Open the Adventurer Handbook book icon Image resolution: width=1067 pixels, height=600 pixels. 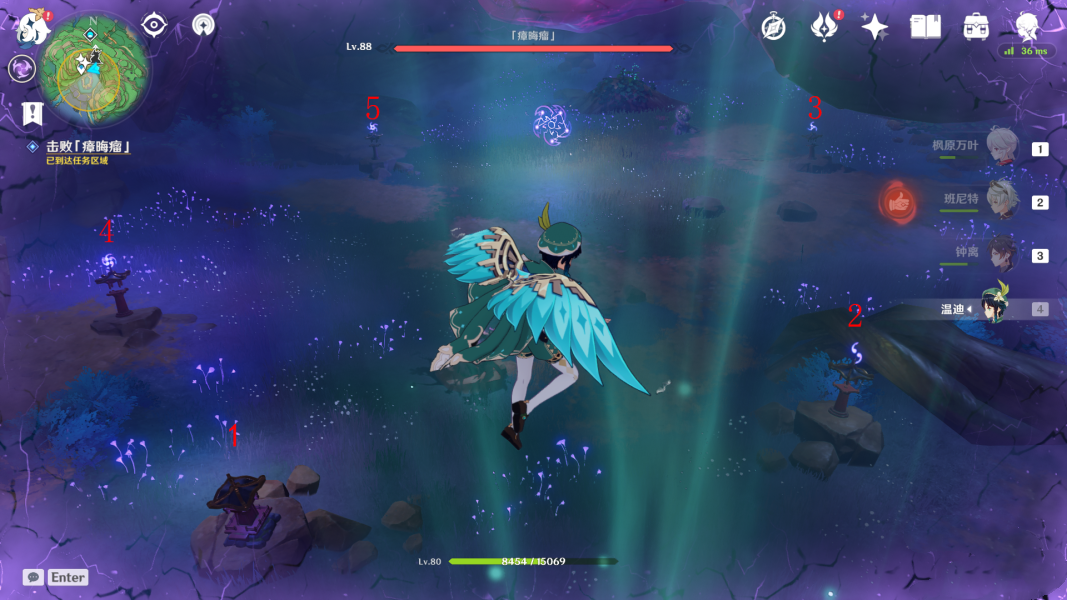tap(925, 27)
